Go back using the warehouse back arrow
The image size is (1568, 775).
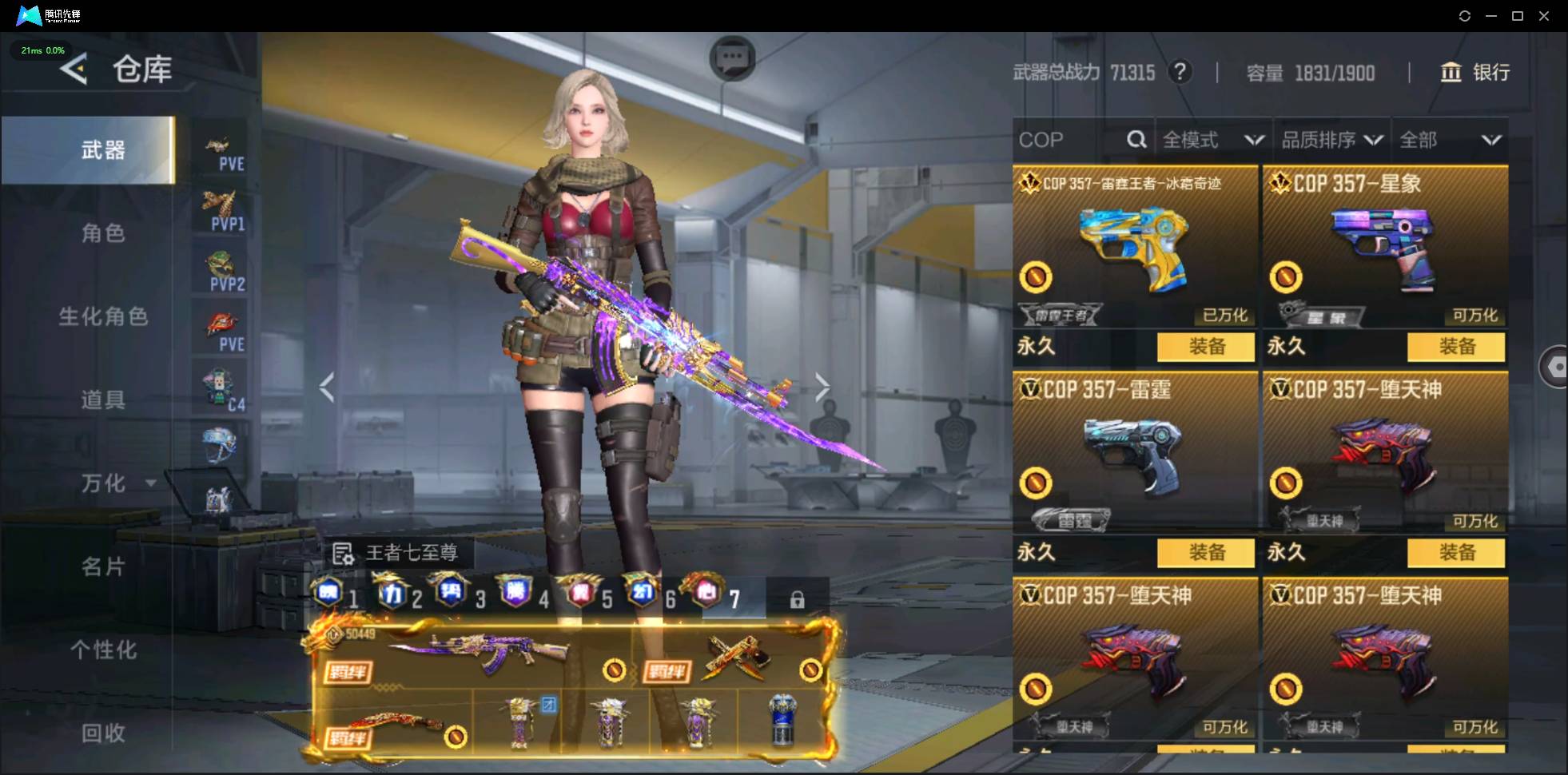click(74, 70)
